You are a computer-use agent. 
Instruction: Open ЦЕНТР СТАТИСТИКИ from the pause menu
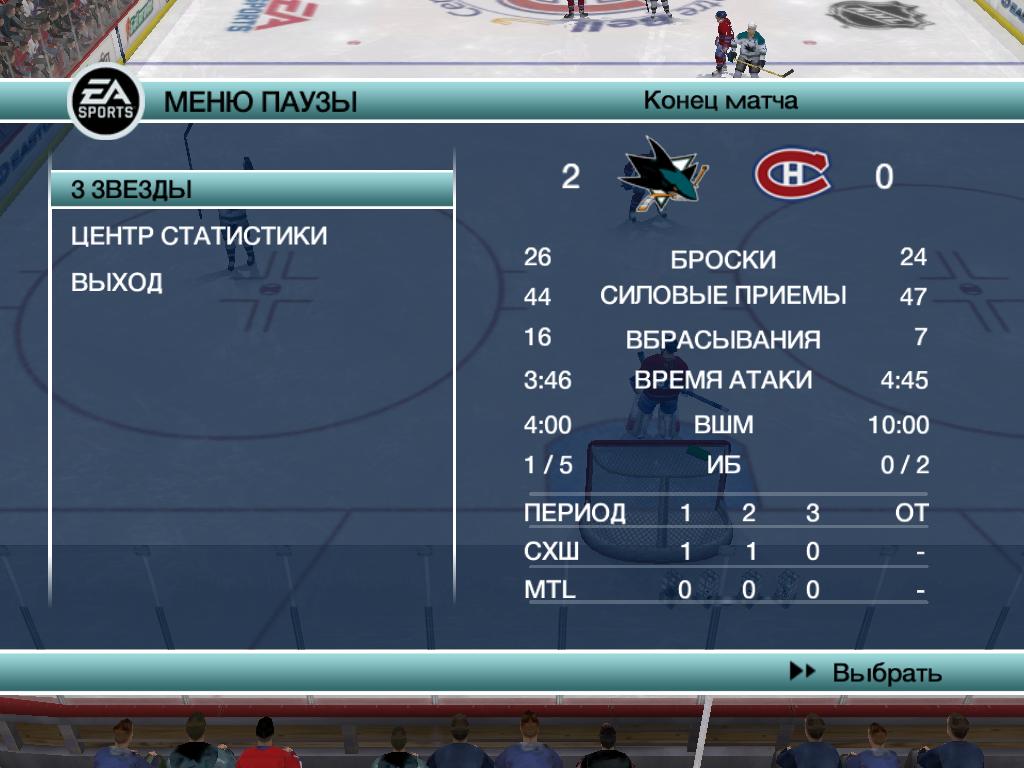[x=199, y=236]
